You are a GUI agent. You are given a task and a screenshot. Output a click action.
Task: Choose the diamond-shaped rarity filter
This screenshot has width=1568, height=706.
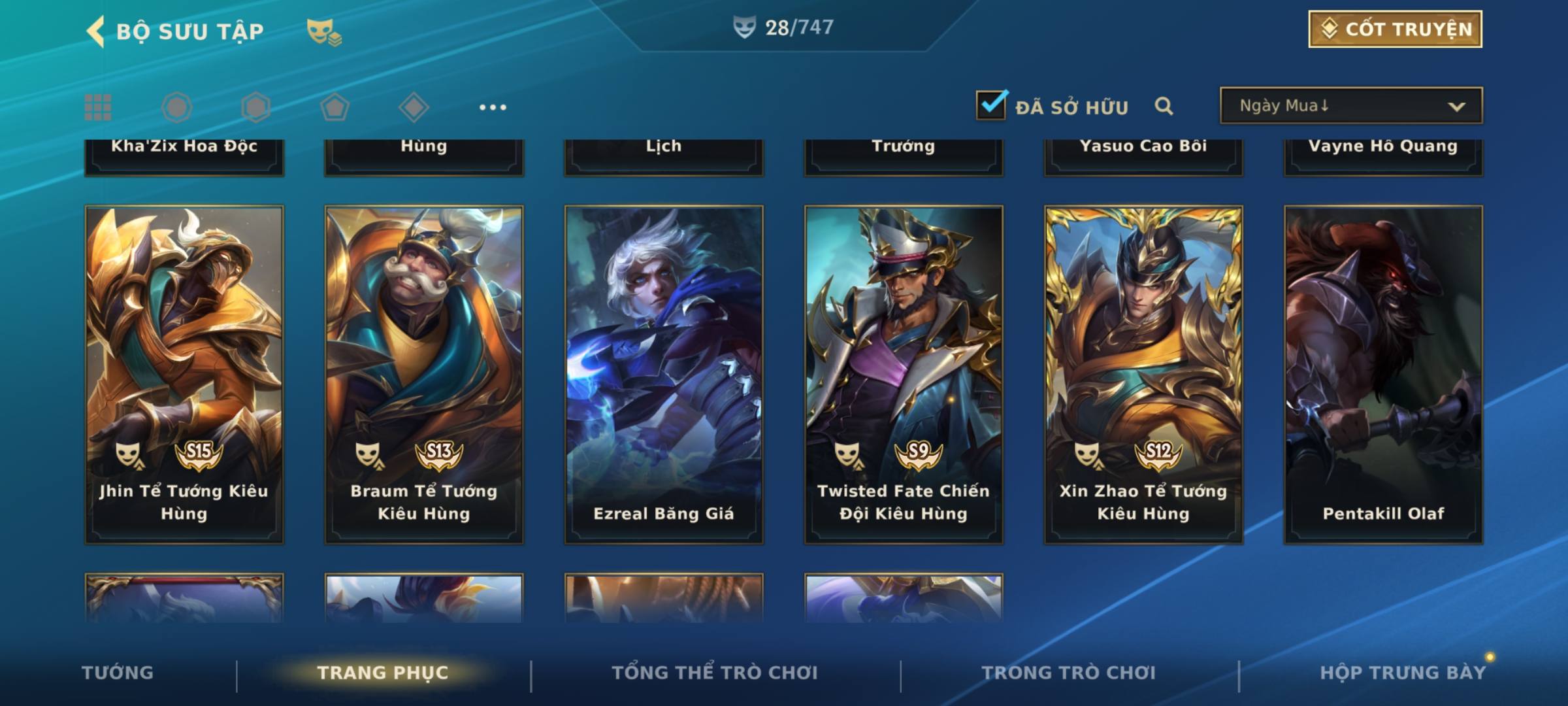pyautogui.click(x=414, y=107)
